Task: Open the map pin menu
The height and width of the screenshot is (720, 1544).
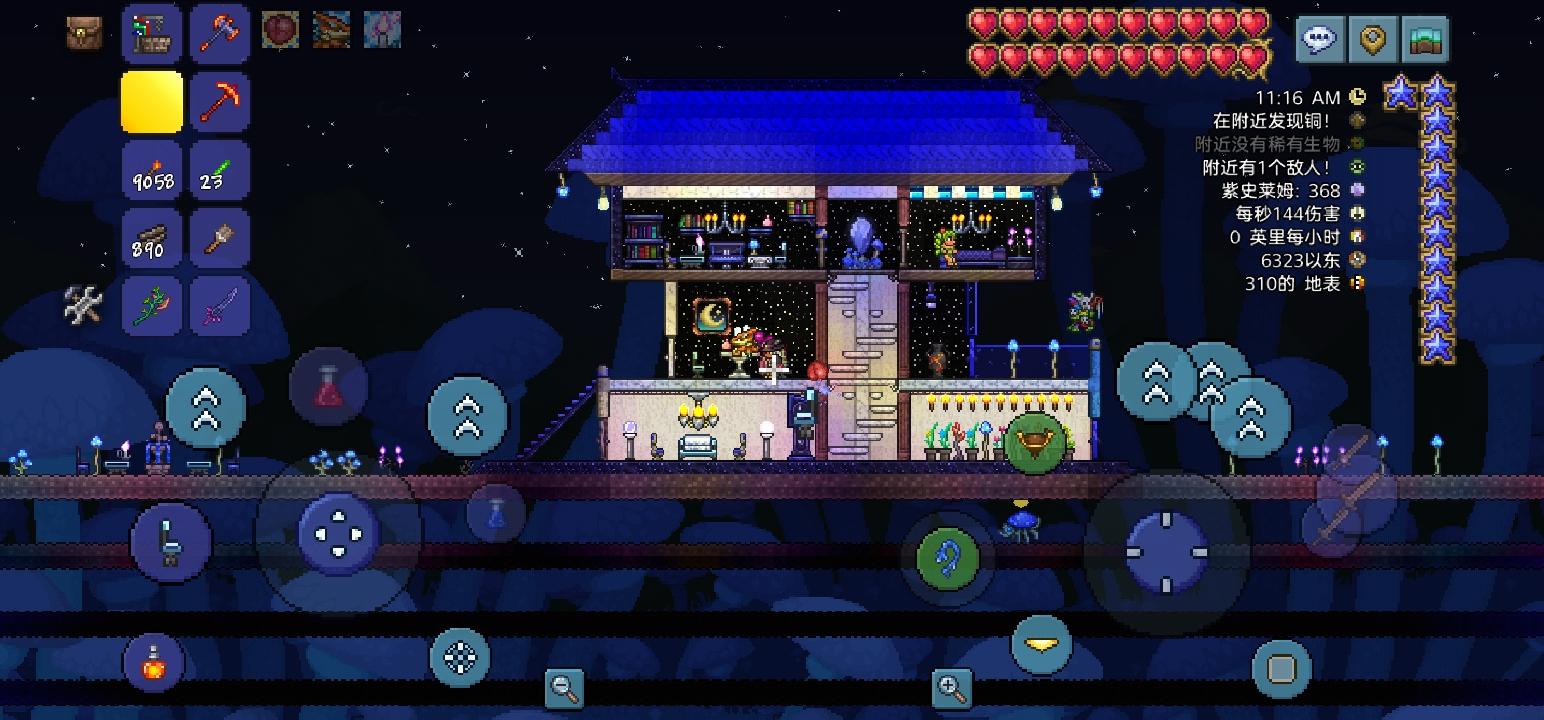Action: 1374,39
